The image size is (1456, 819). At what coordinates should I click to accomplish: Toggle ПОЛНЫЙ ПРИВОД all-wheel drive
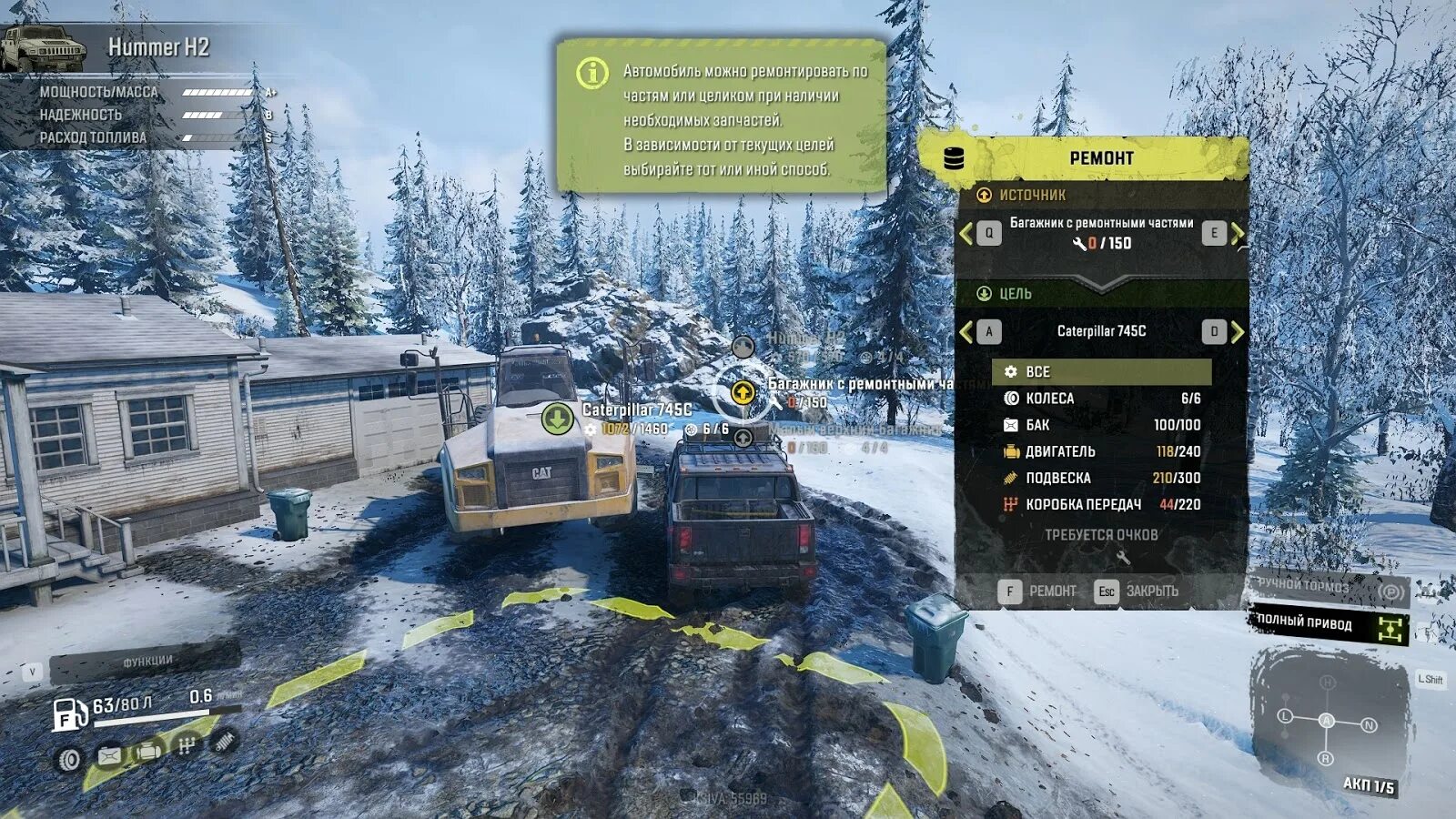(1328, 625)
